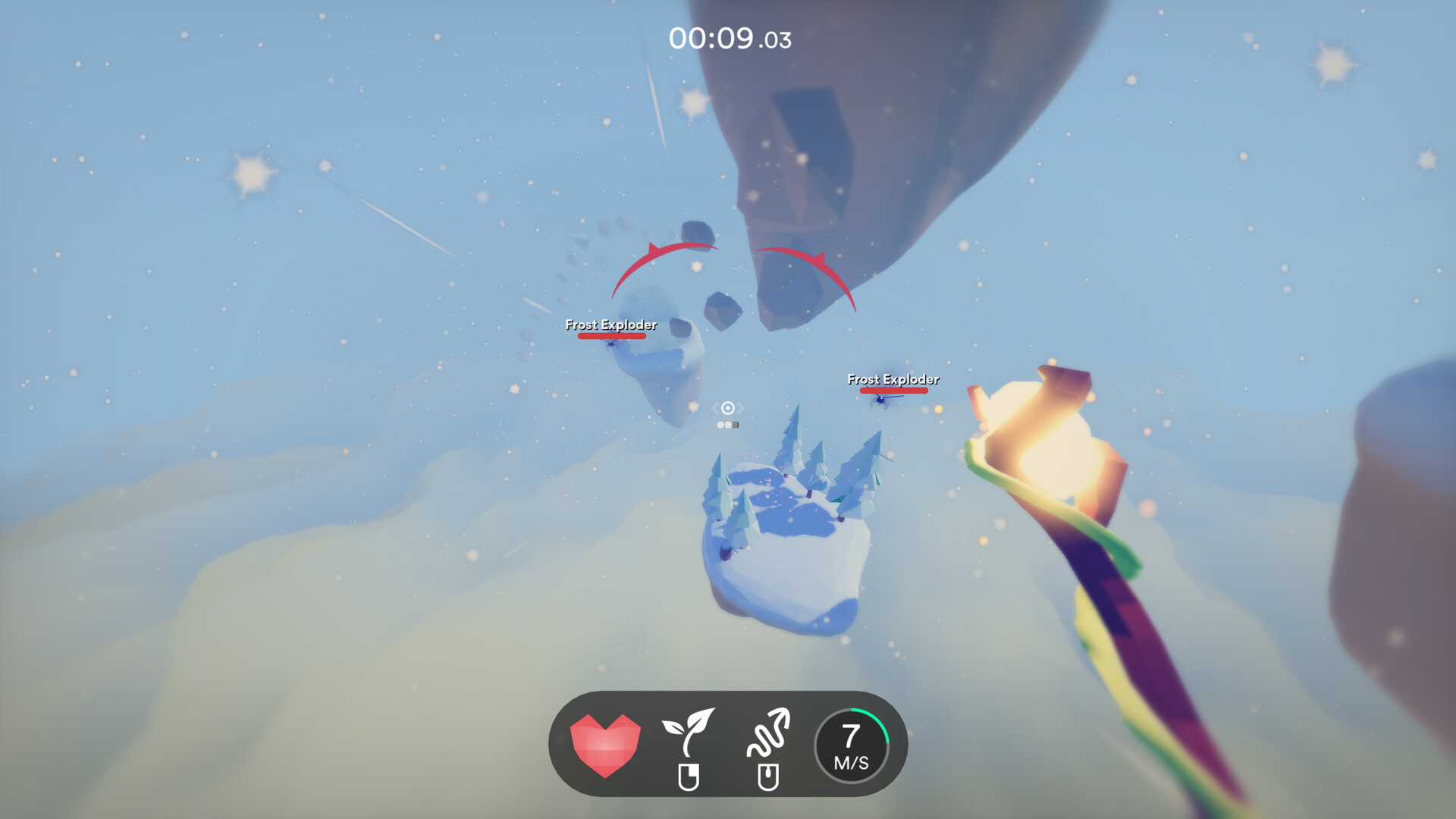
Task: Click the eye reticle in screen center
Action: [x=727, y=408]
